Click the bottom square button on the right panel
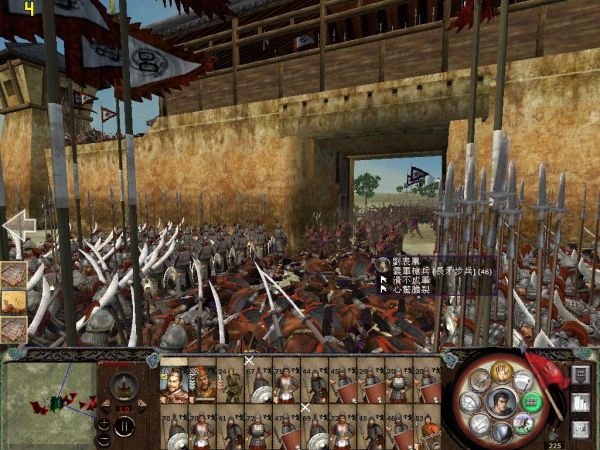 point(580,429)
